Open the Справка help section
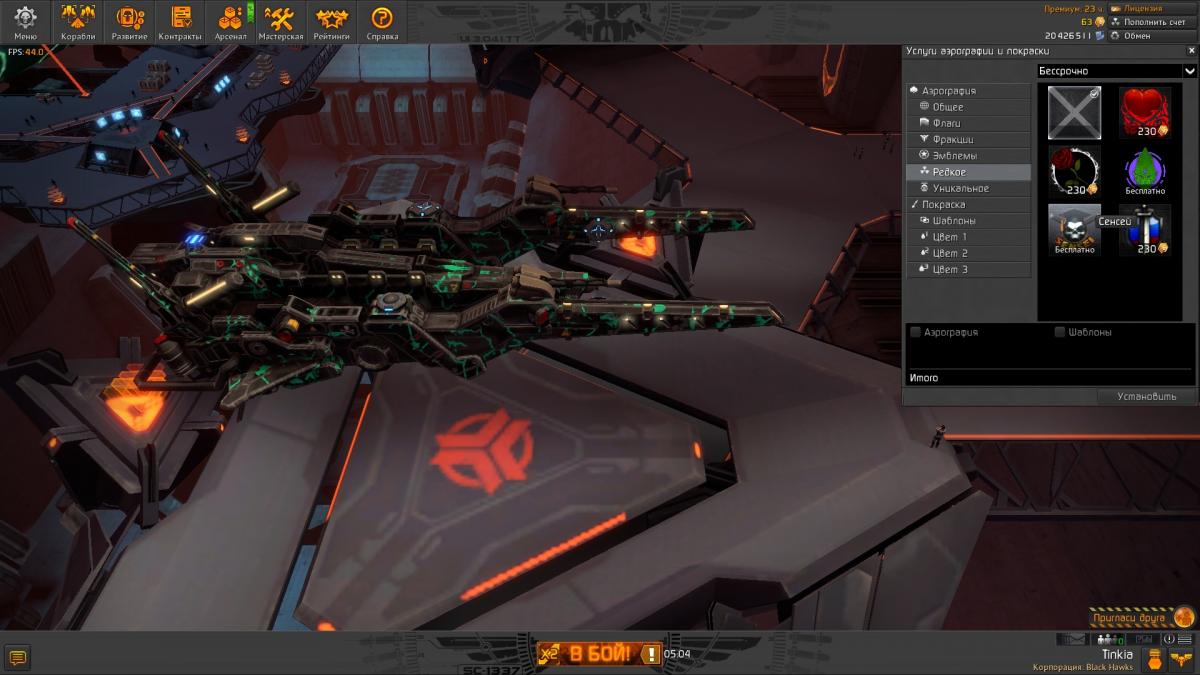 click(382, 22)
